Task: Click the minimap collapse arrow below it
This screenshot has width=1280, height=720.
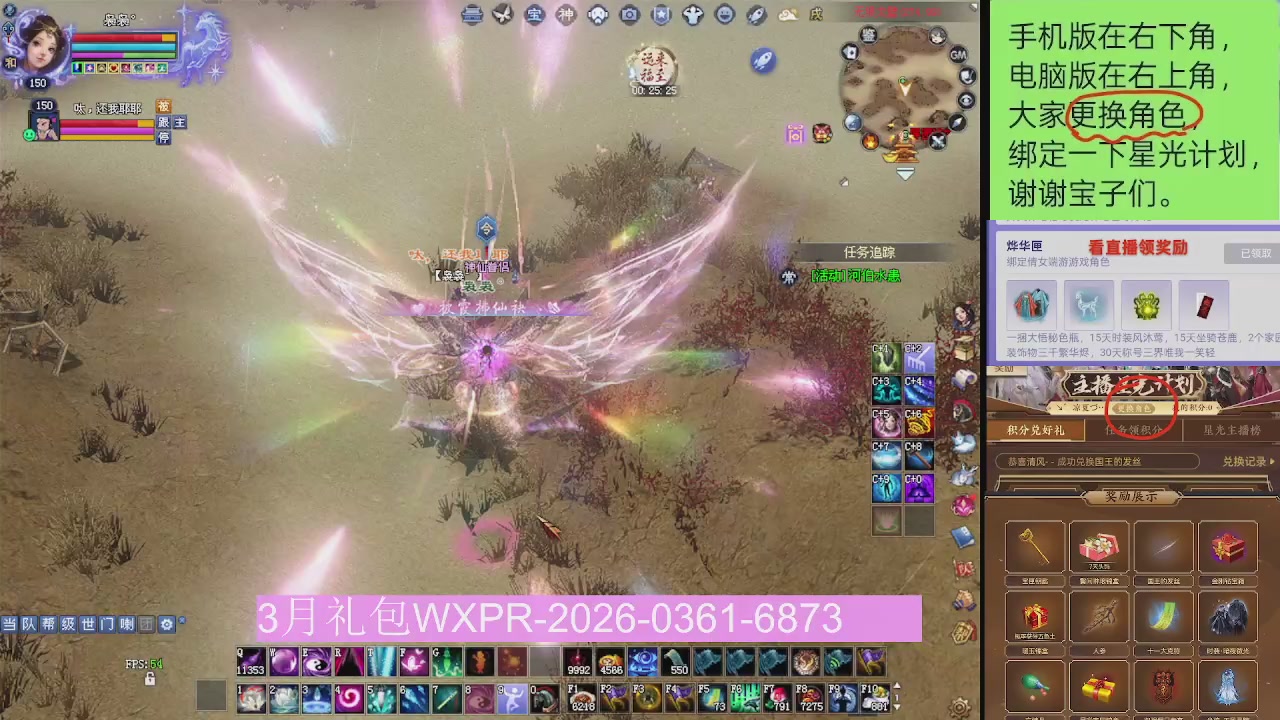Action: 905,174
